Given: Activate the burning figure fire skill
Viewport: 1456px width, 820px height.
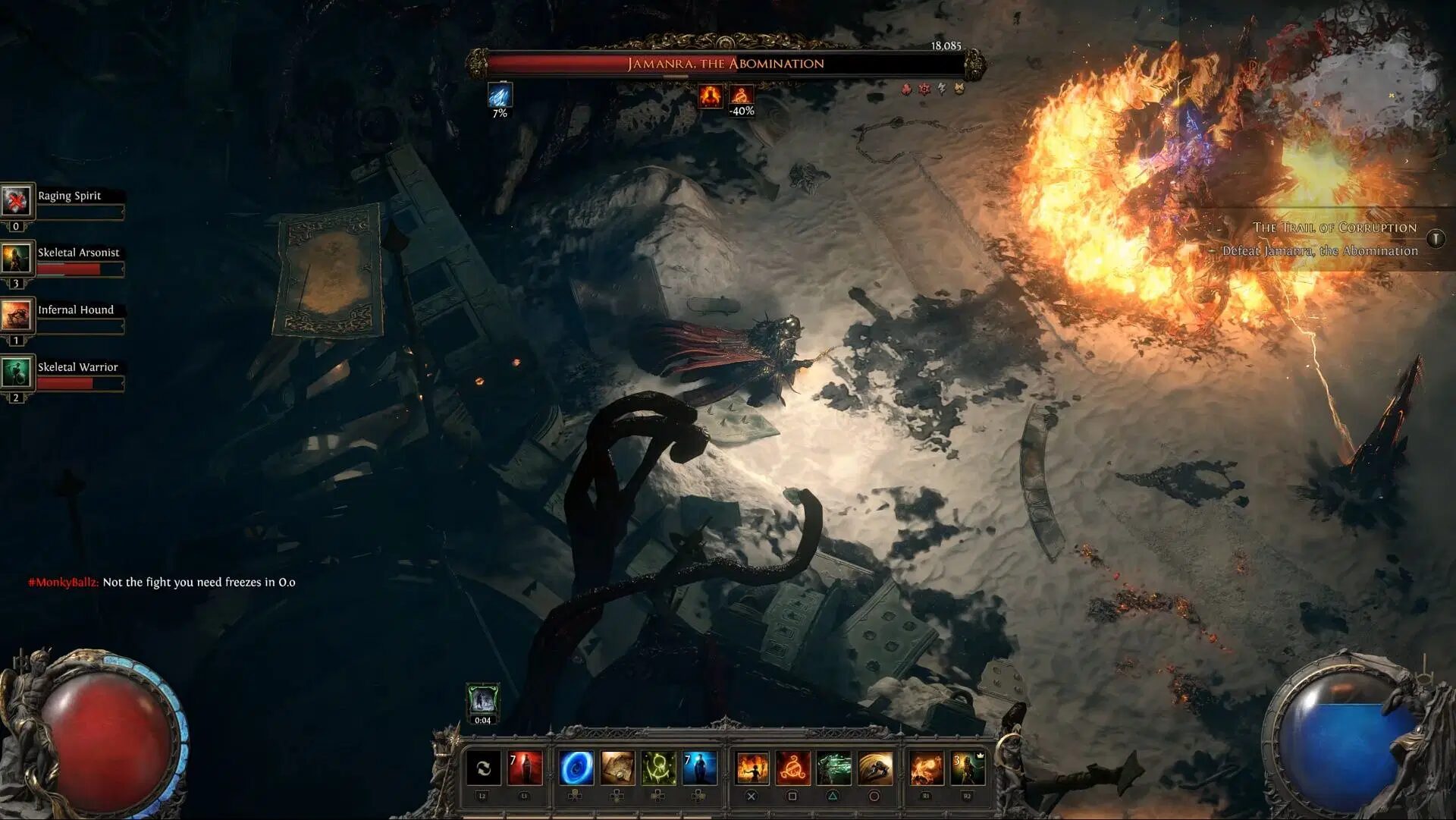Looking at the screenshot, I should click(752, 768).
